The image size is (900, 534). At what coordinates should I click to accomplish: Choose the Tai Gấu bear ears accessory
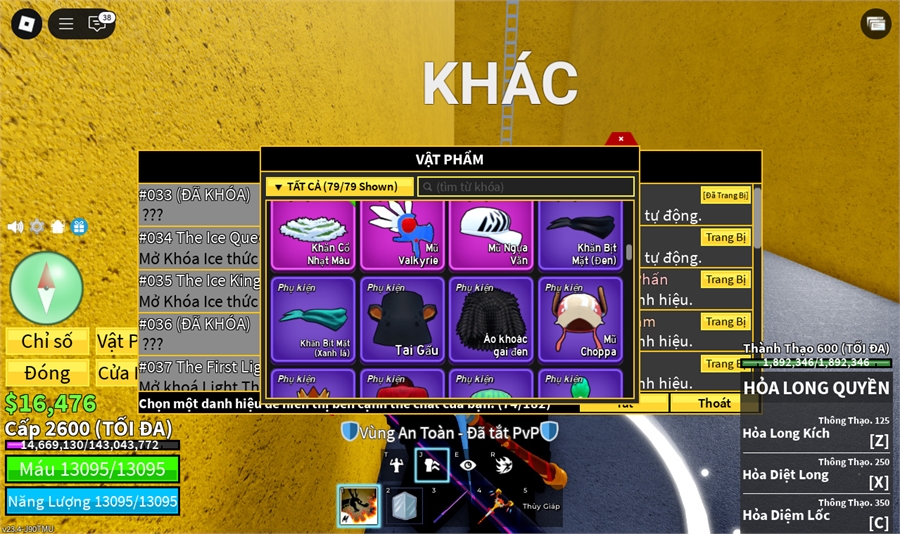tap(402, 319)
